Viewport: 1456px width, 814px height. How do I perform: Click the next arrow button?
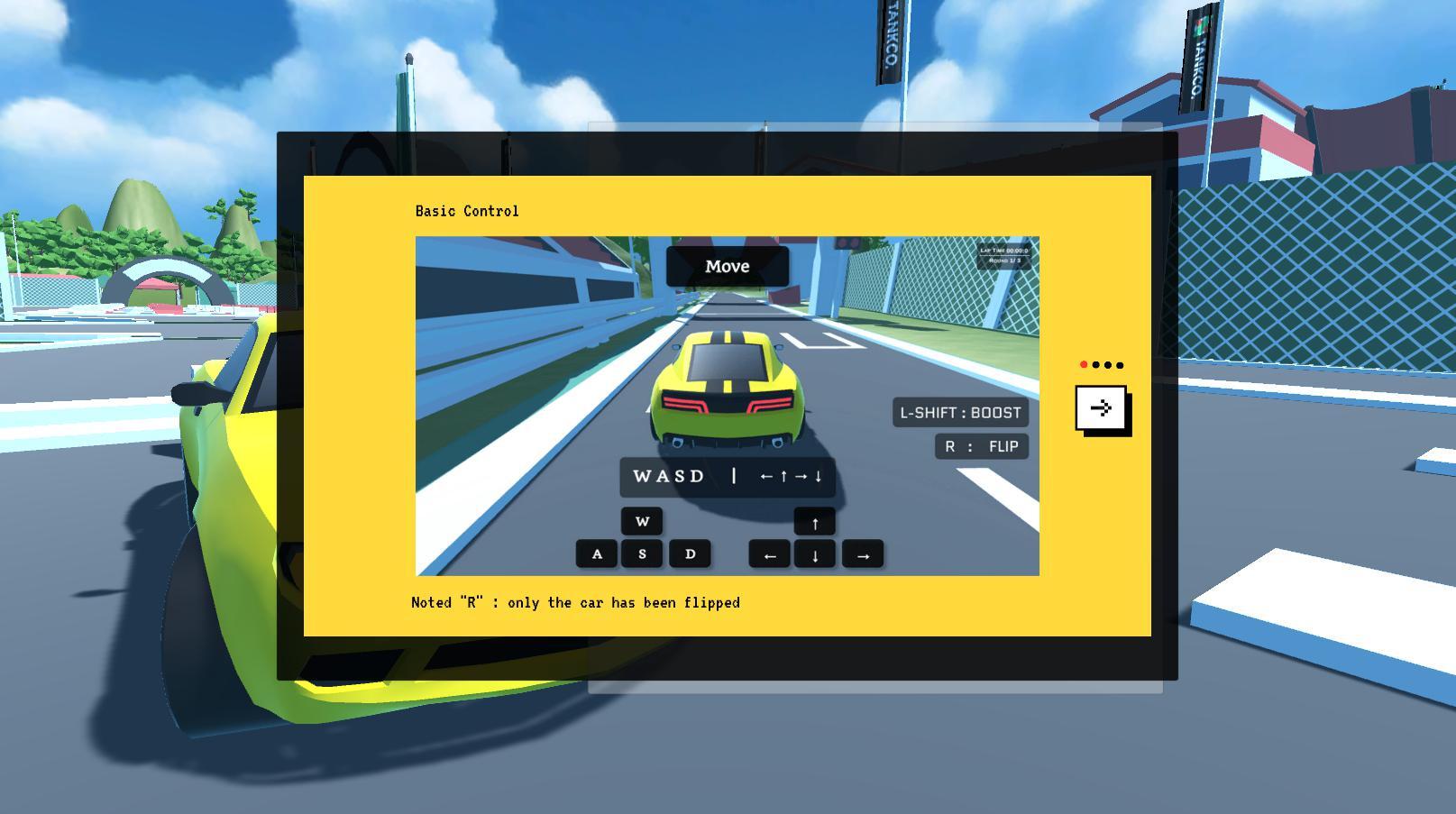click(1102, 407)
